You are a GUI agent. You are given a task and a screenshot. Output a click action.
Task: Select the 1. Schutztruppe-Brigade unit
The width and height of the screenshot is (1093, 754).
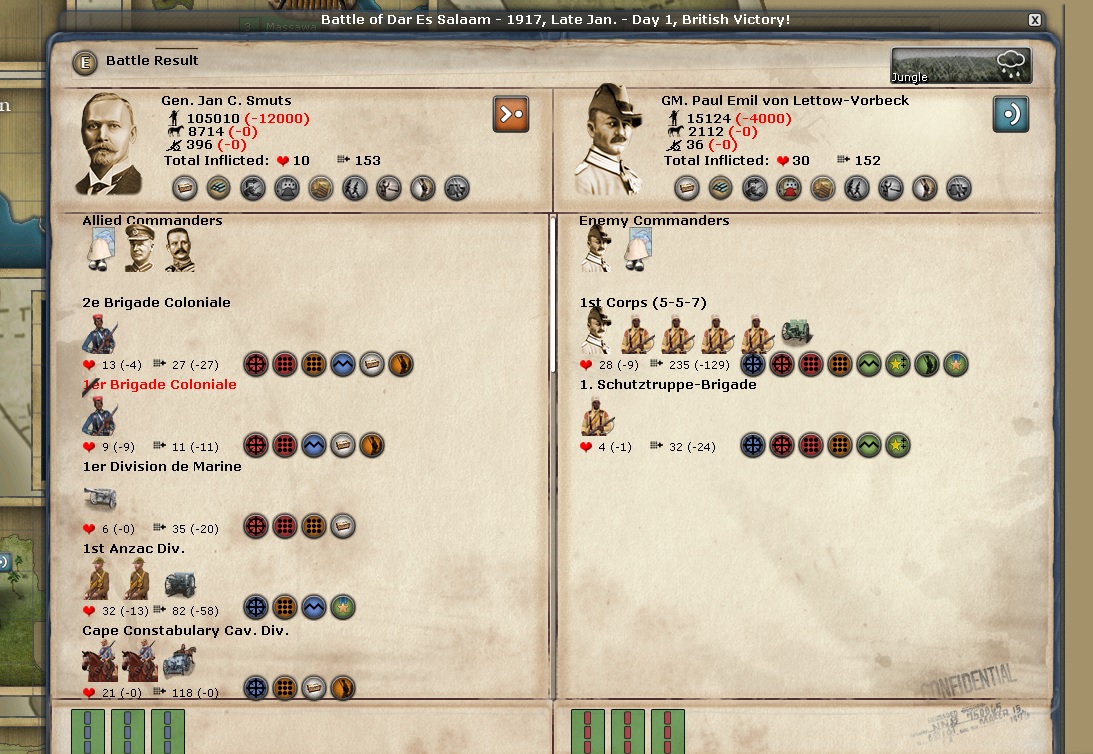tap(598, 414)
